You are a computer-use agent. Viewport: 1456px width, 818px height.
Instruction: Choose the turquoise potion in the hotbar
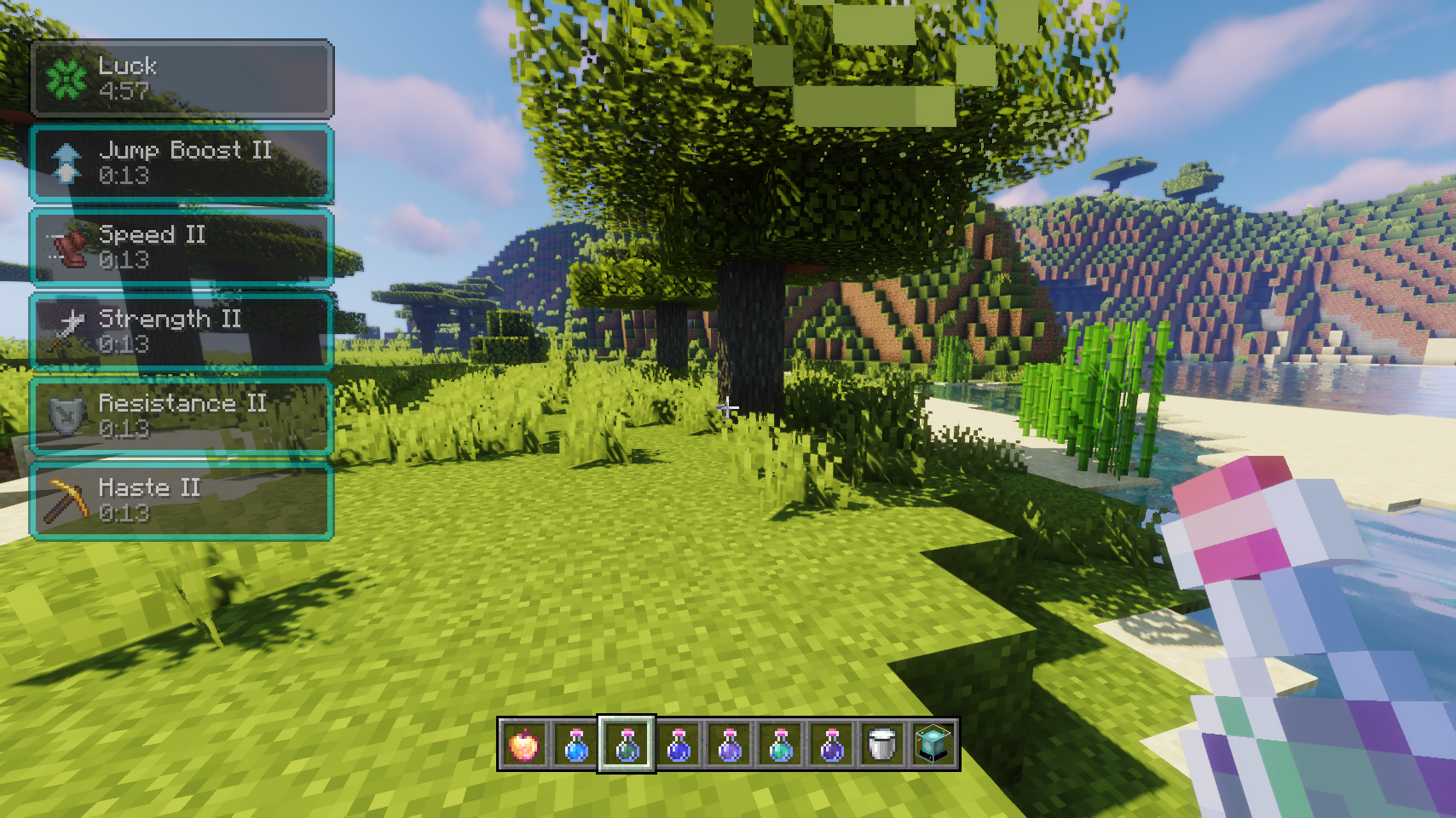click(x=781, y=745)
